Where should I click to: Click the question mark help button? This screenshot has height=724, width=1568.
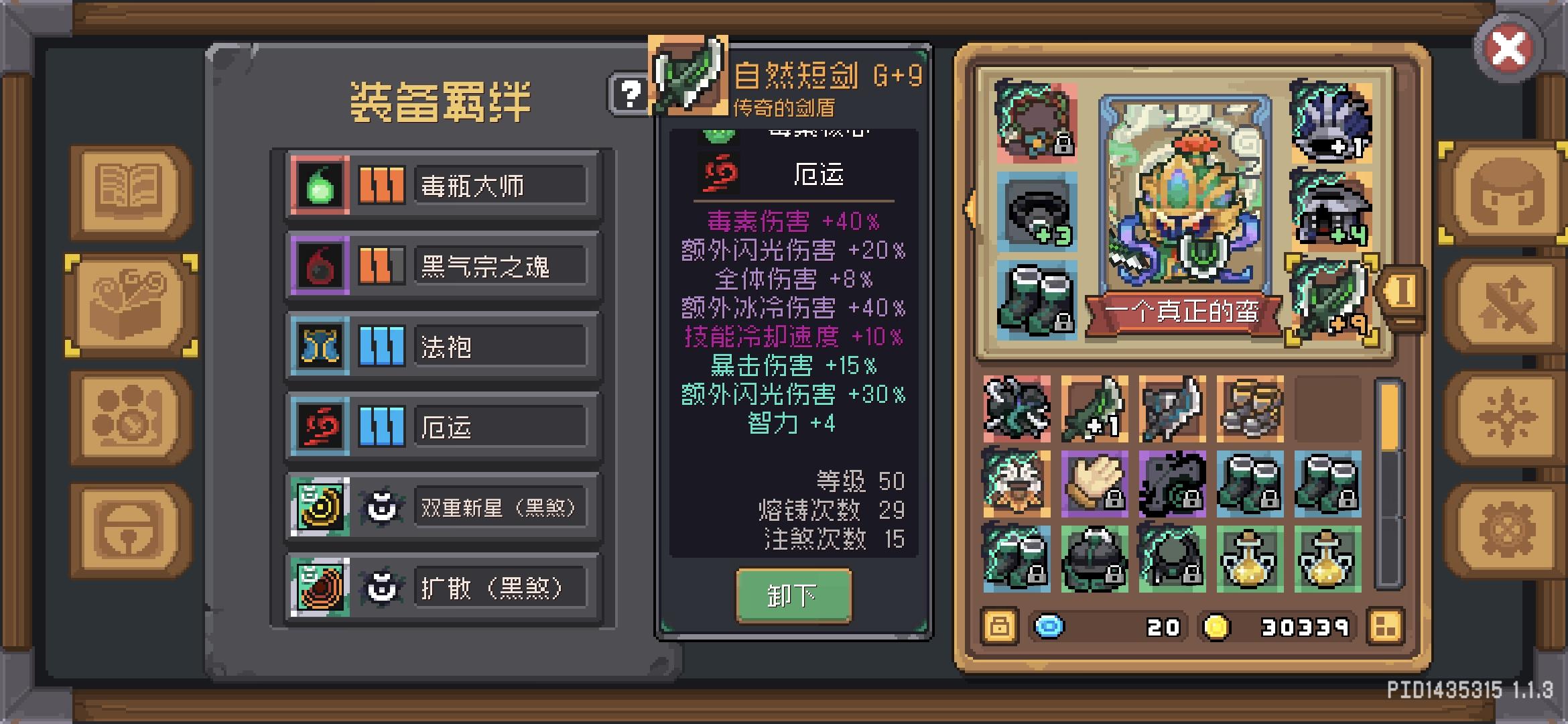click(631, 95)
